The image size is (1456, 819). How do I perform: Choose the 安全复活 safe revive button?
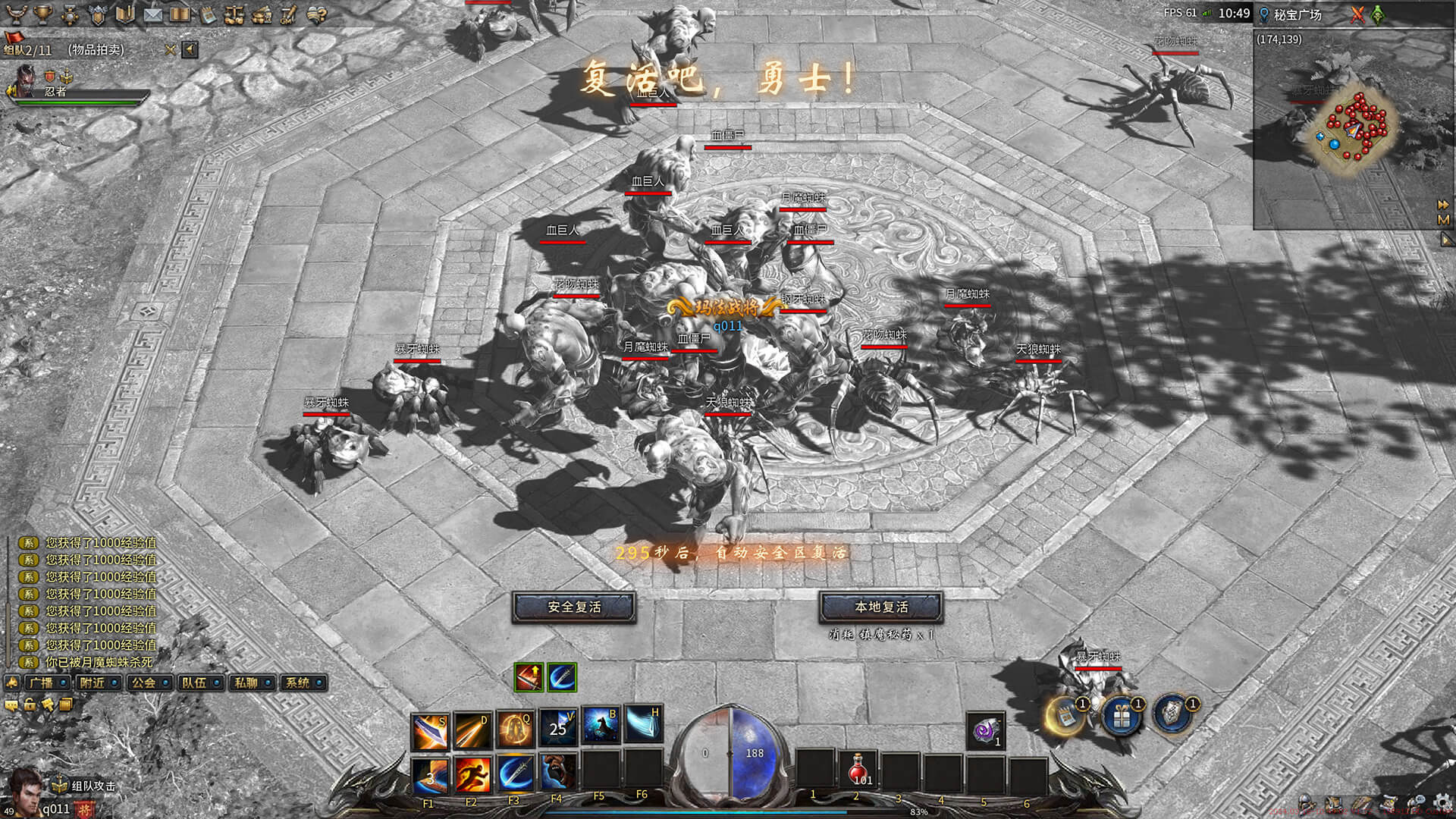[x=574, y=607]
